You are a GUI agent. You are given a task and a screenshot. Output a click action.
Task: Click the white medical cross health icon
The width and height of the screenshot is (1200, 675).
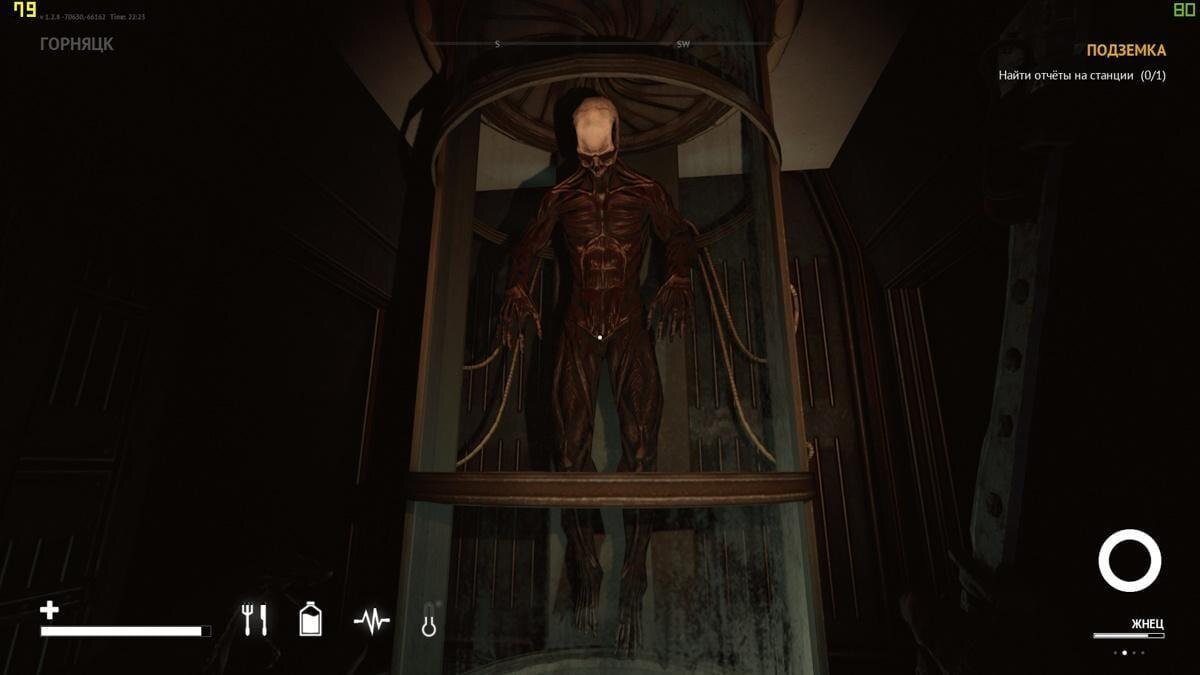[x=49, y=610]
